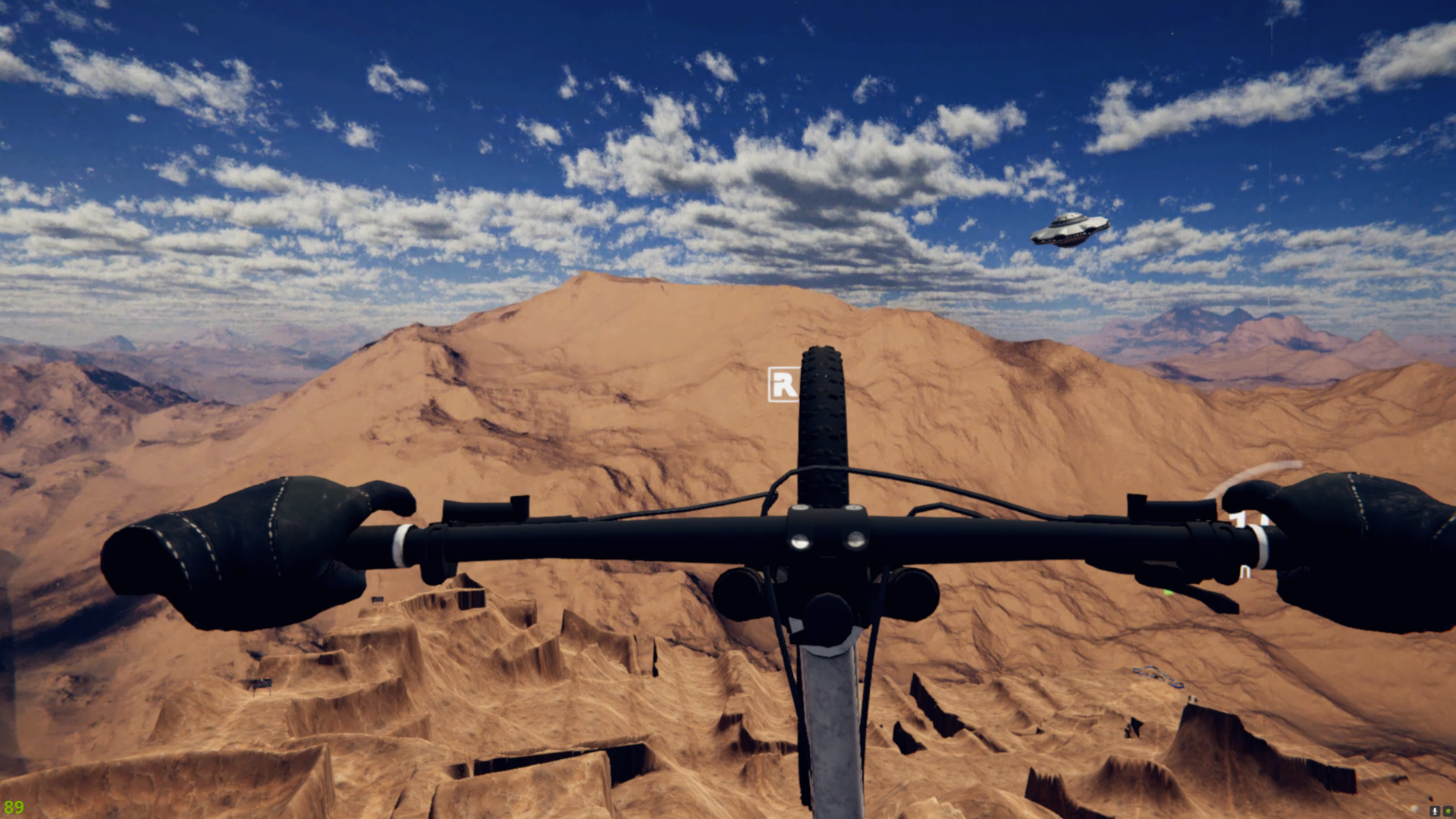Click the microphone overlay icon
The height and width of the screenshot is (819, 1456).
1434,811
